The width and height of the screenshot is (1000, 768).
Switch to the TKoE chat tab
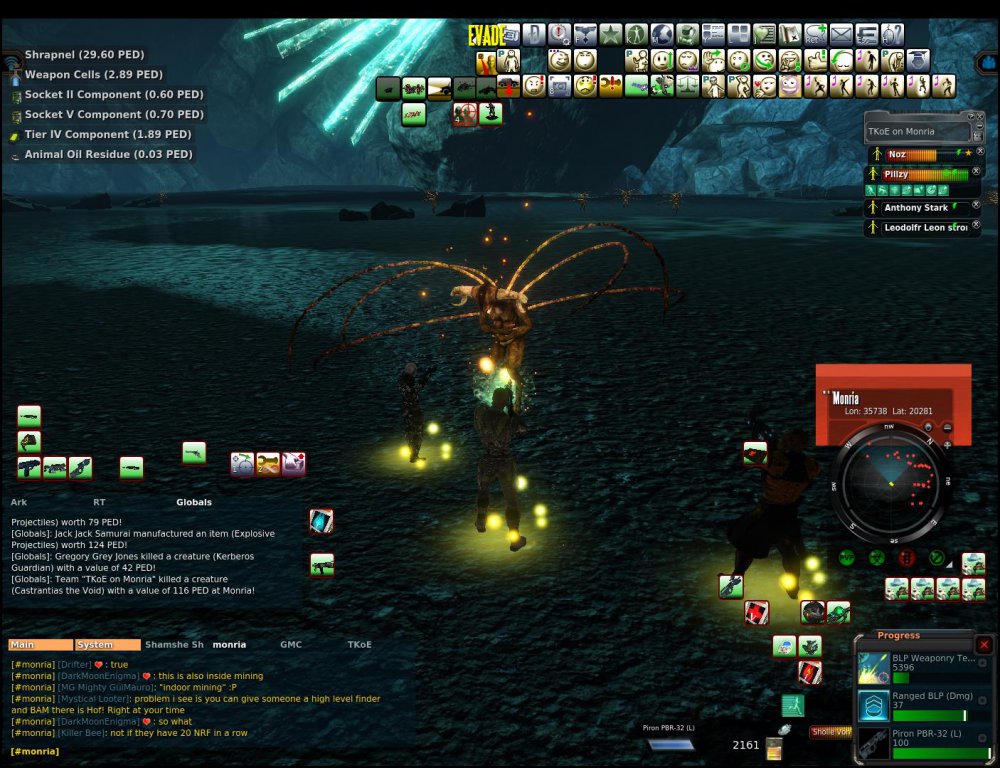[x=359, y=645]
